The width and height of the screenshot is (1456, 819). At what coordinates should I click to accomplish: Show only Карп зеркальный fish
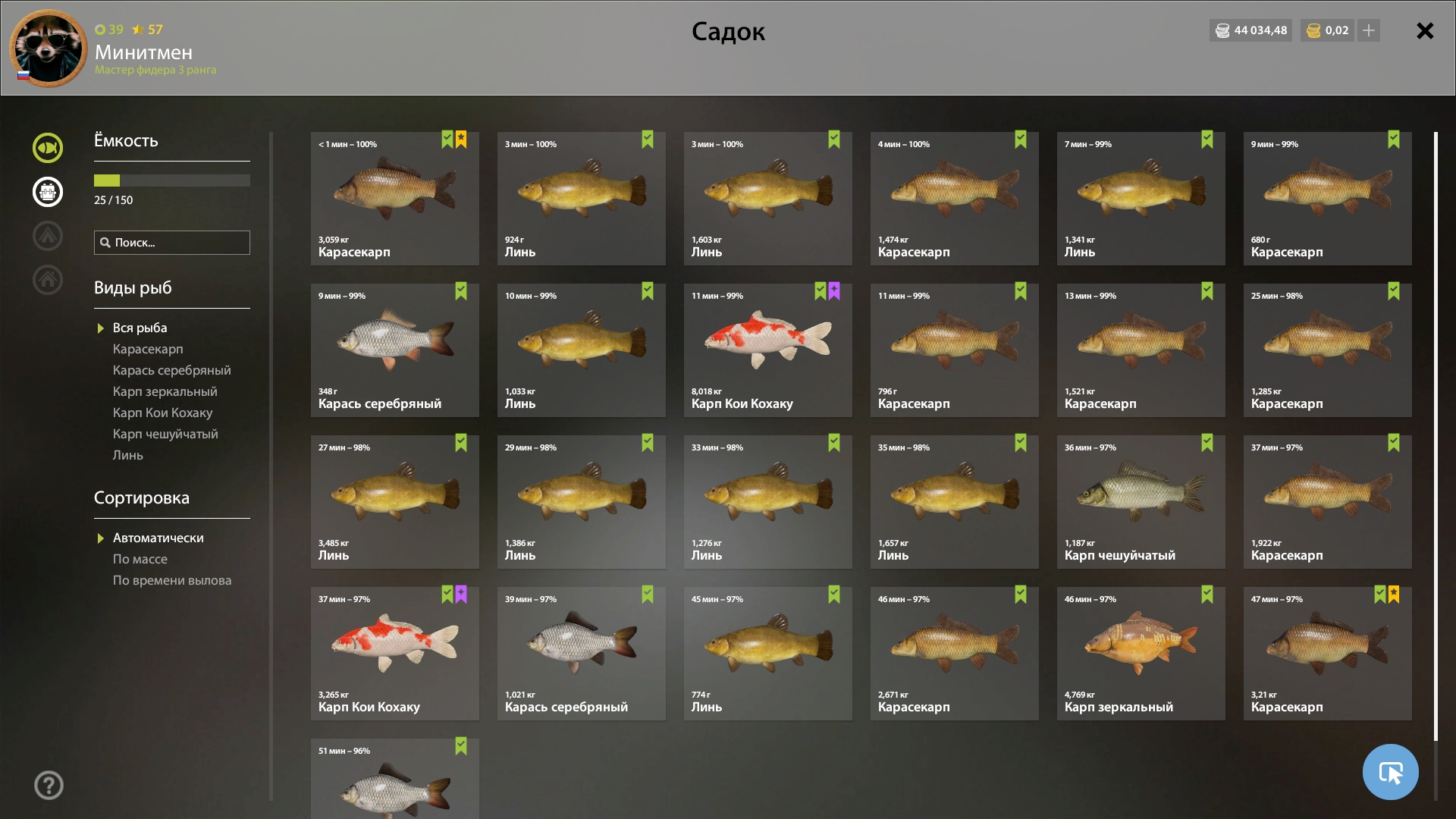[x=165, y=391]
